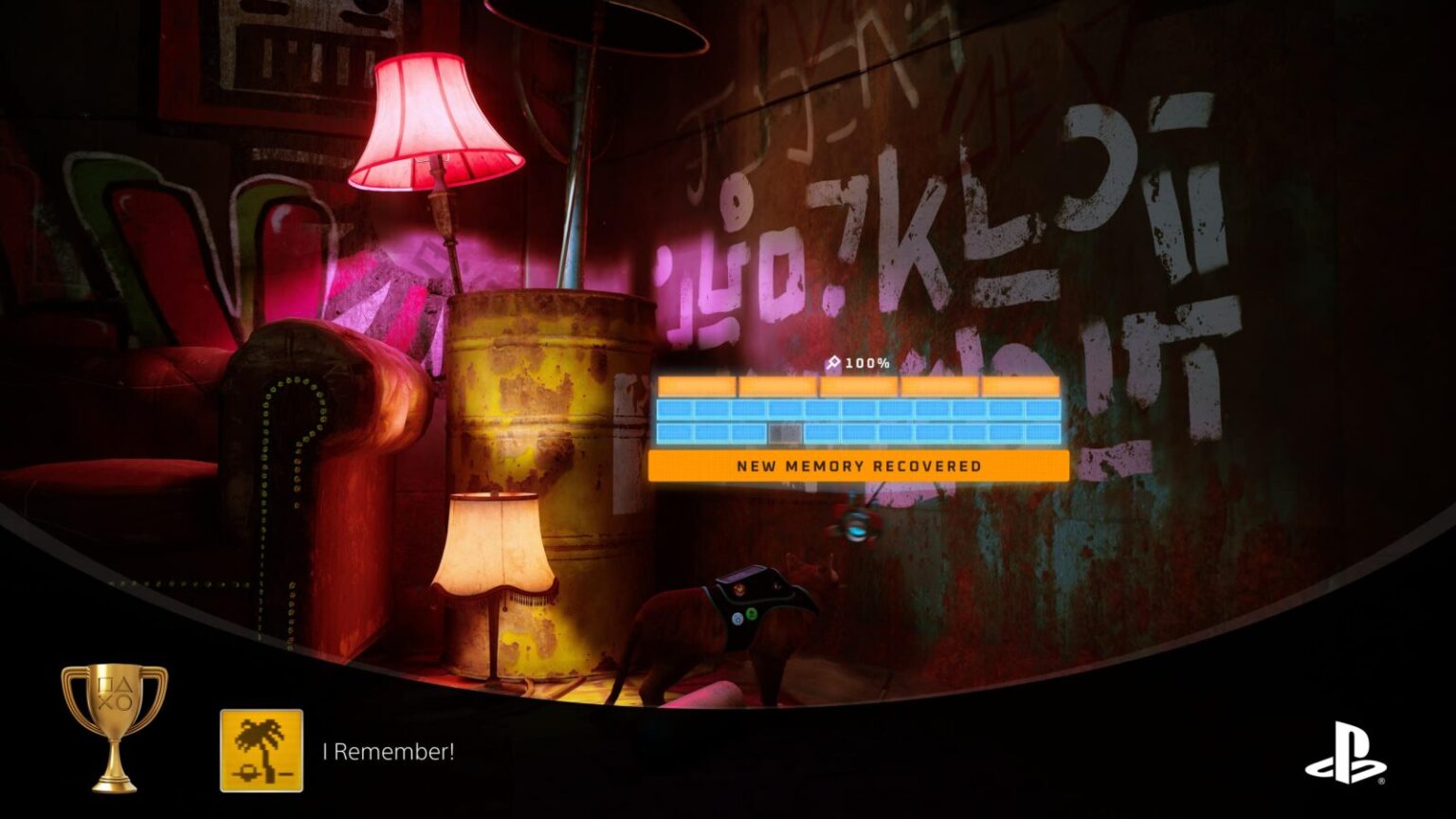The image size is (1456, 819).
Task: Toggle the middle orange memory segment
Action: point(858,386)
